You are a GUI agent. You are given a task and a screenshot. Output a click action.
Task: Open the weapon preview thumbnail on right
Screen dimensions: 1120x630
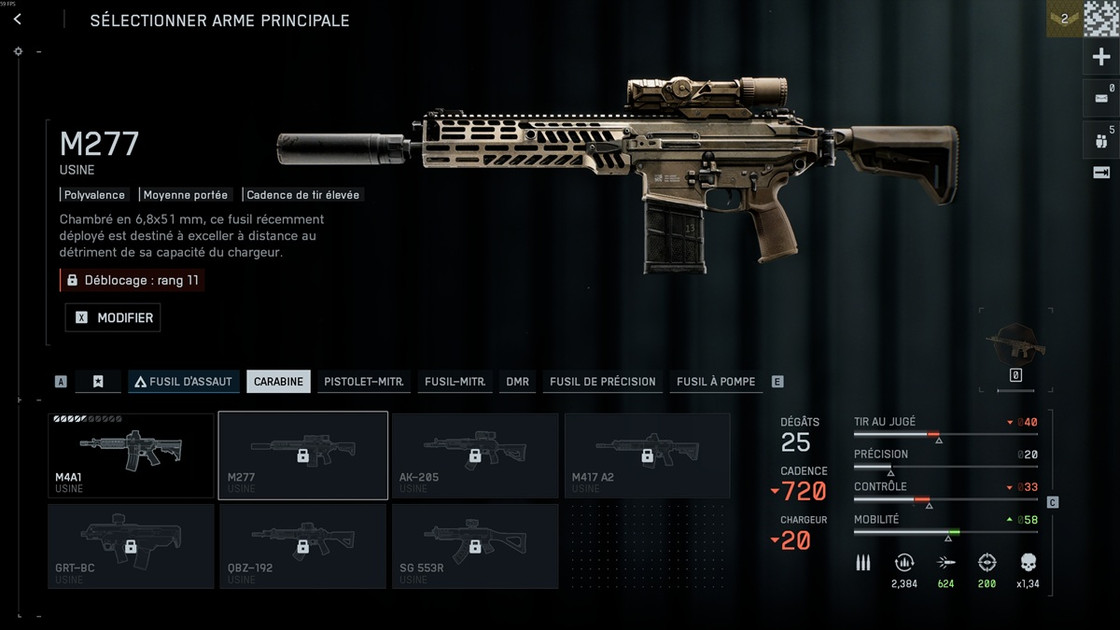coord(1015,345)
